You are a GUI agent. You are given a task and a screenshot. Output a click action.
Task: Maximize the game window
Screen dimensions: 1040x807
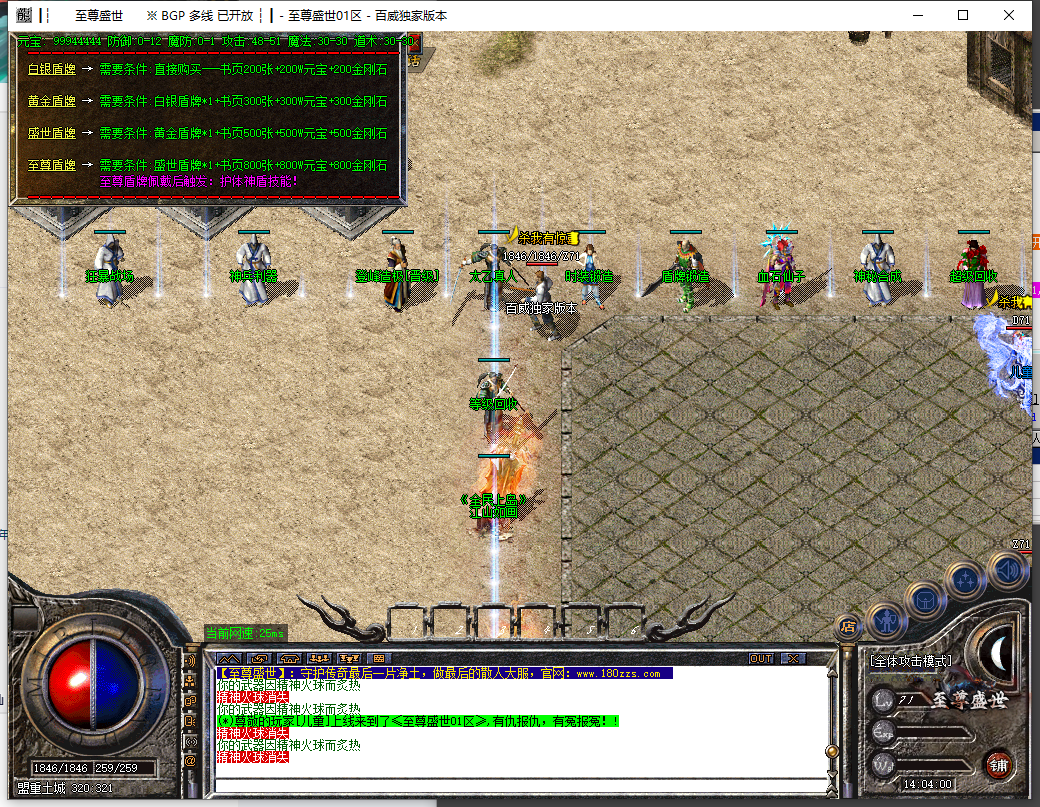963,15
